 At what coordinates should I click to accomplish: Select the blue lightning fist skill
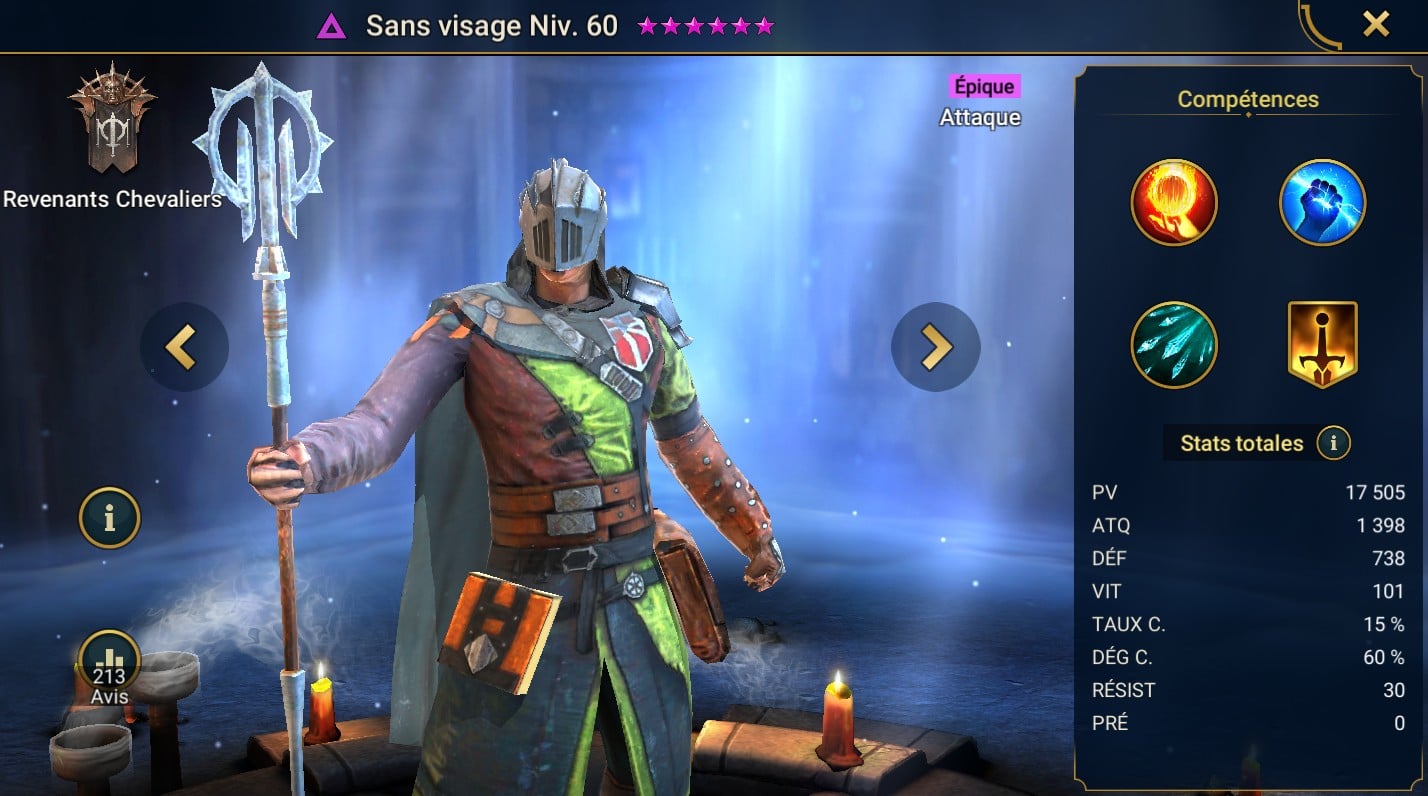[1322, 203]
